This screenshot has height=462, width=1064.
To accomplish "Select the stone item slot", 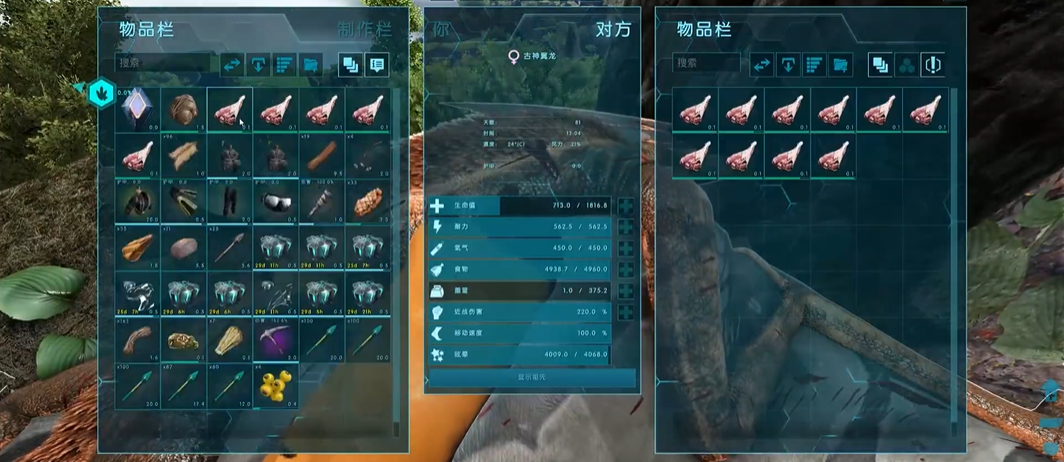I will click(183, 247).
